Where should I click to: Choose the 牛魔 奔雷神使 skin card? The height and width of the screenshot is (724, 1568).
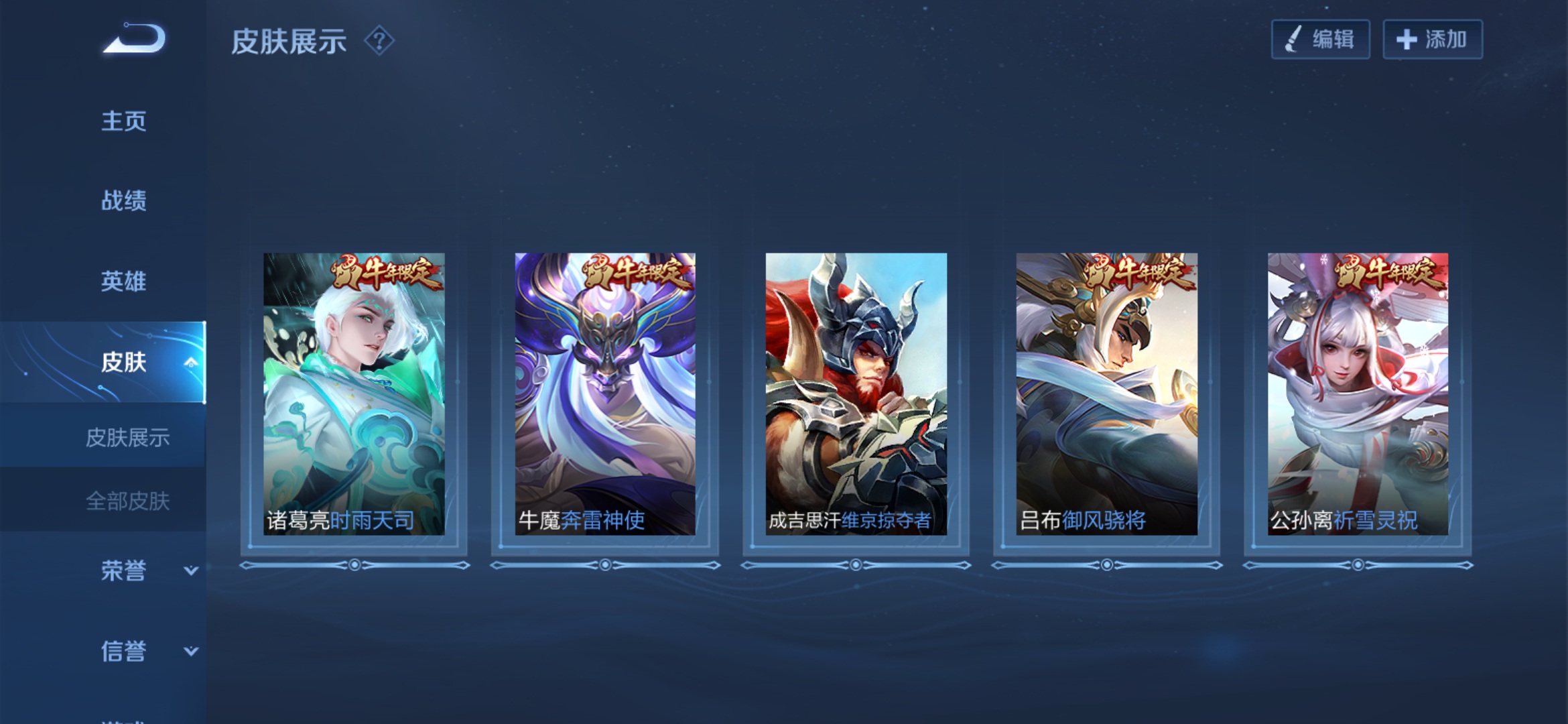click(x=605, y=394)
